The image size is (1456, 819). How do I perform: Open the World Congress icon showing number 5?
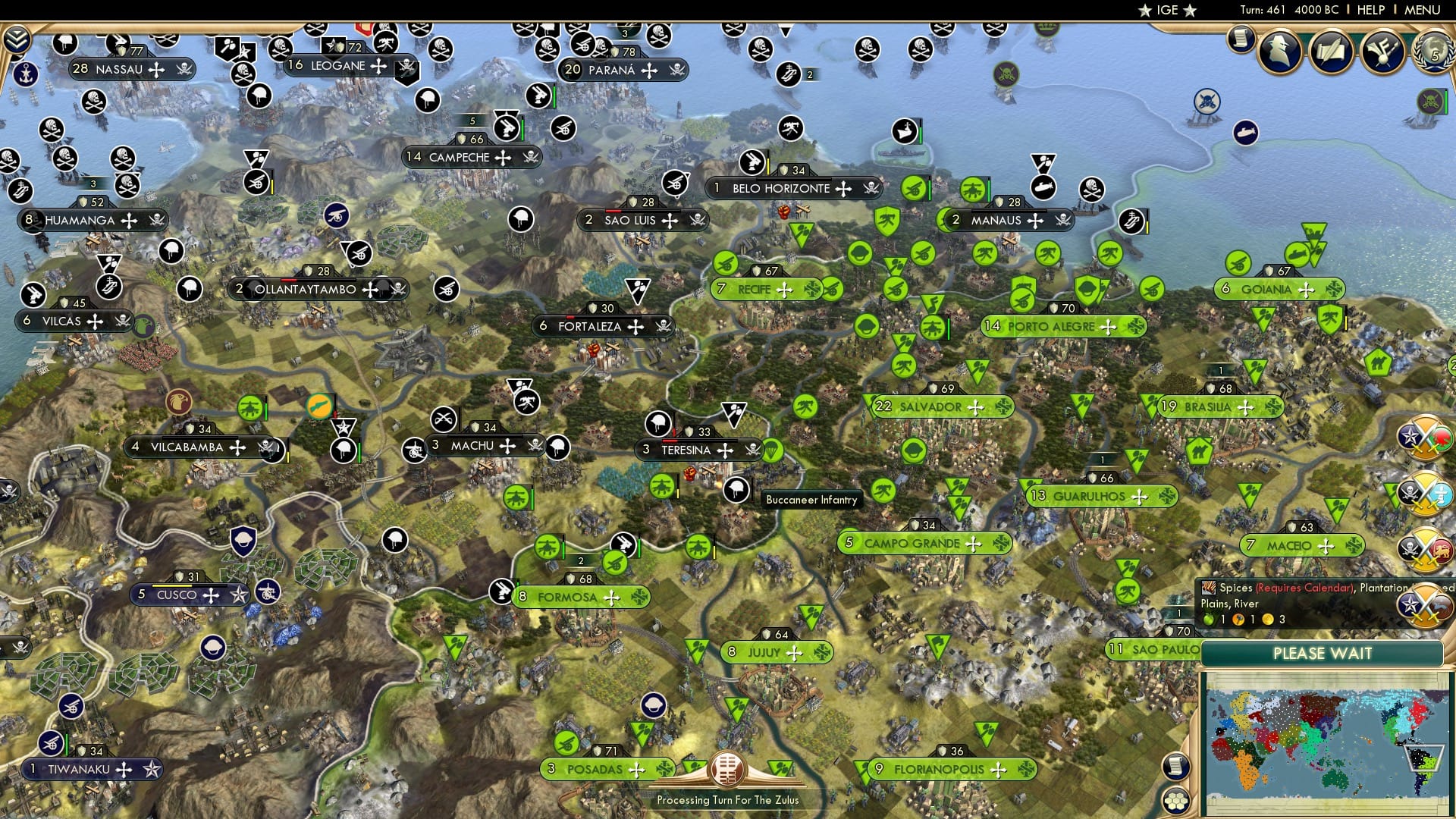(x=1436, y=53)
